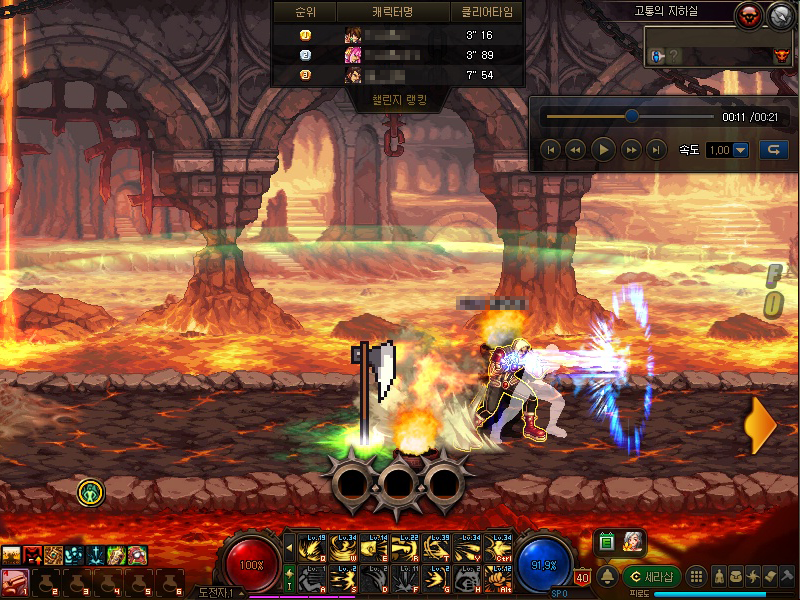The height and width of the screenshot is (600, 800).
Task: Fast-forward the replay
Action: click(x=631, y=150)
